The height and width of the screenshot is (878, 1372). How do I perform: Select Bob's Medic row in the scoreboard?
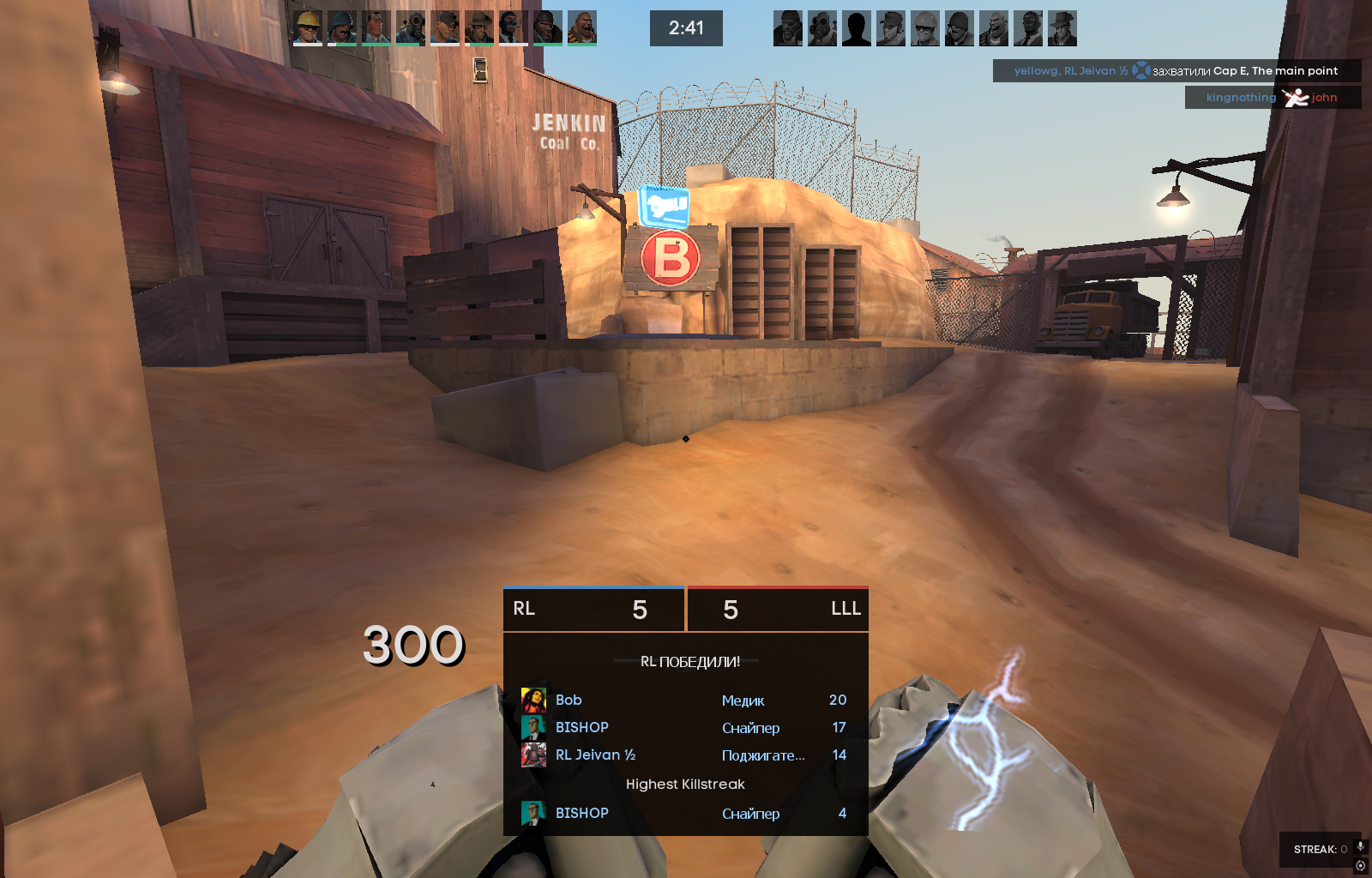coord(685,701)
